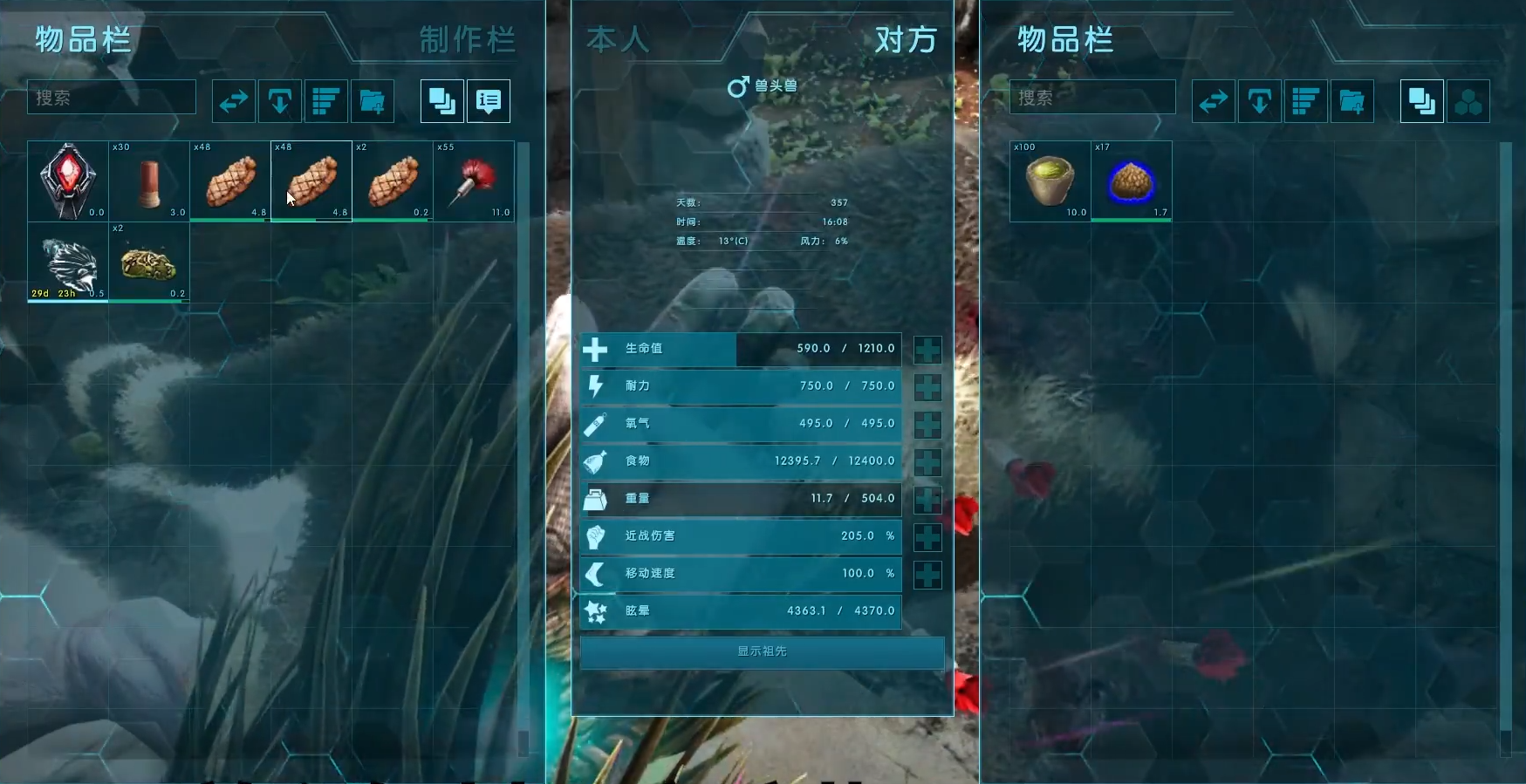
Task: Open sorting options in right inventory toolbar
Action: [x=1306, y=101]
